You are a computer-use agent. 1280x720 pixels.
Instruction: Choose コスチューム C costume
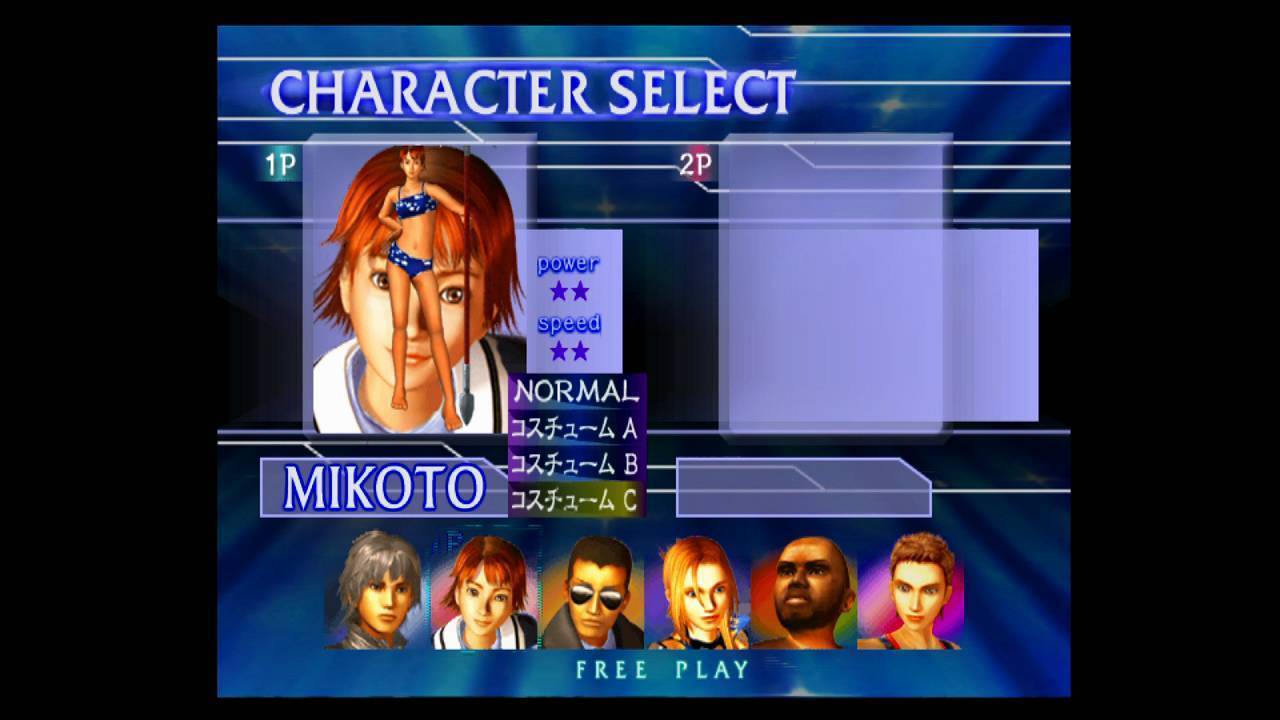click(x=575, y=500)
